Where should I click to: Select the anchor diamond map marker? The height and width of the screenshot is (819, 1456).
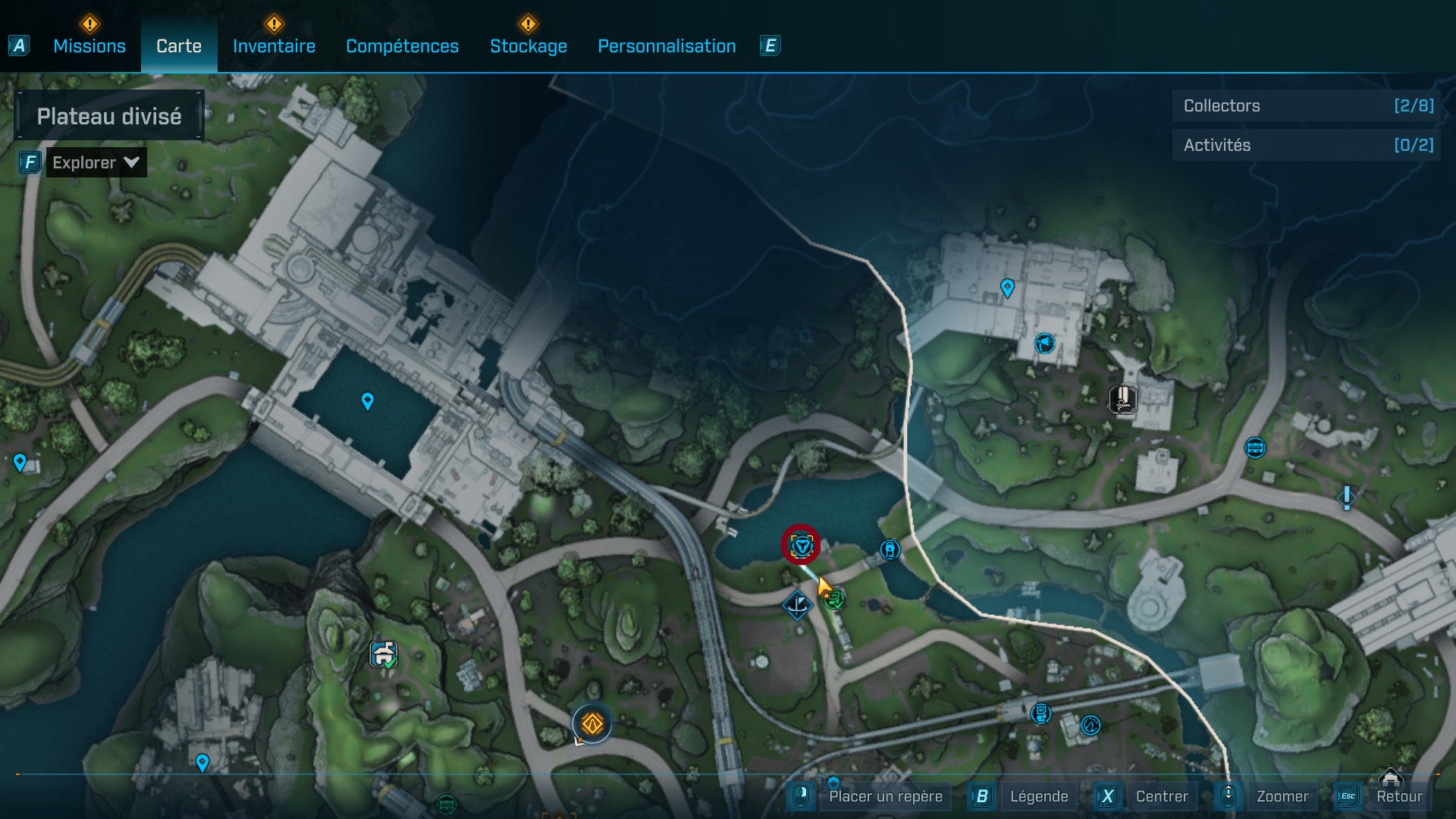point(797,605)
